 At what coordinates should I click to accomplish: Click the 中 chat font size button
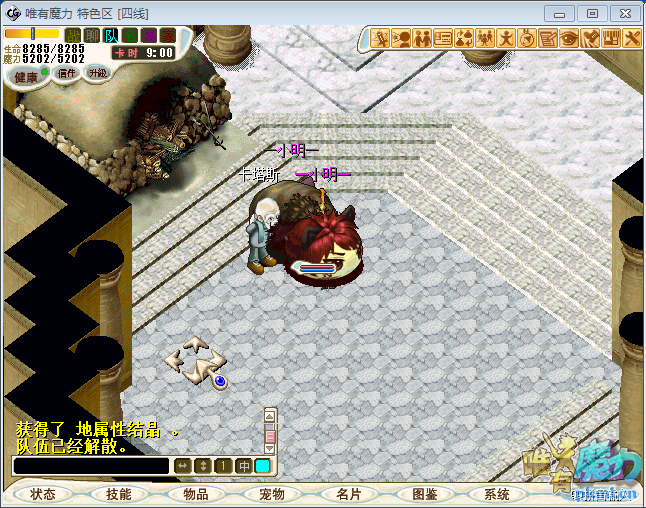click(x=244, y=466)
